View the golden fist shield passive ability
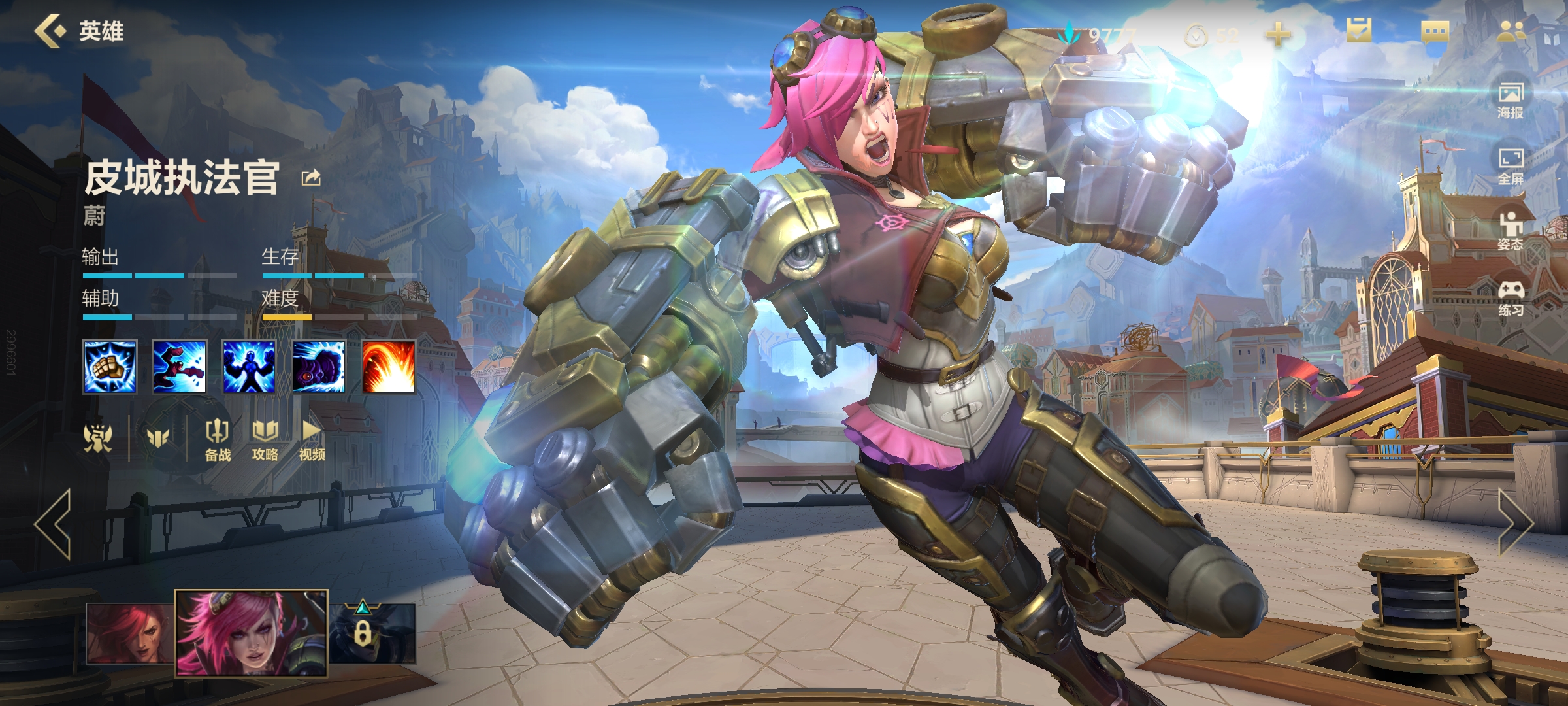 tap(110, 367)
